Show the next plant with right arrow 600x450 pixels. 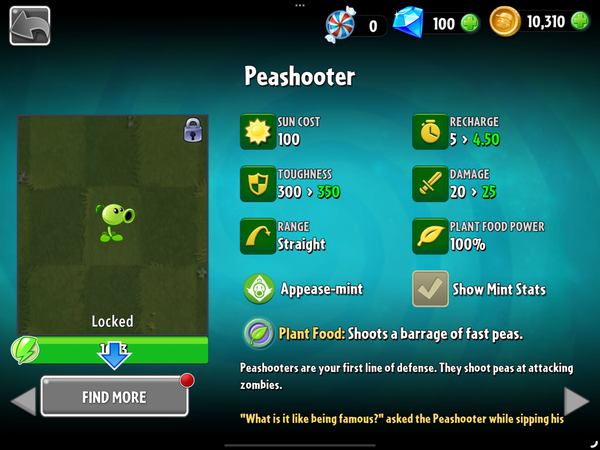(577, 401)
